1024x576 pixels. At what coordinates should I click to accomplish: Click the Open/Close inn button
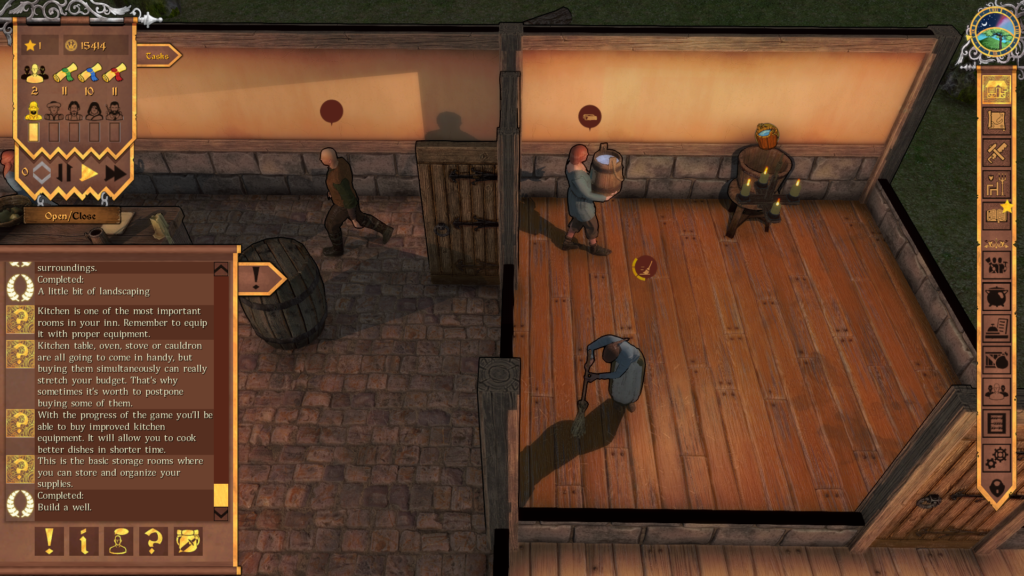coord(72,215)
